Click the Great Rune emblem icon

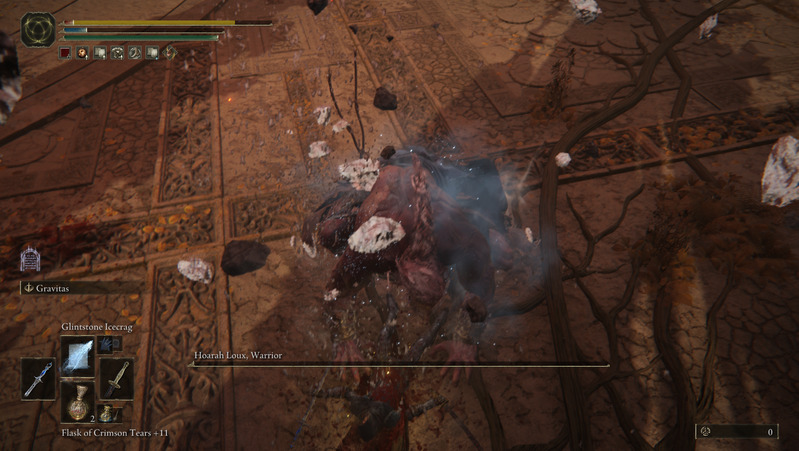[x=39, y=30]
